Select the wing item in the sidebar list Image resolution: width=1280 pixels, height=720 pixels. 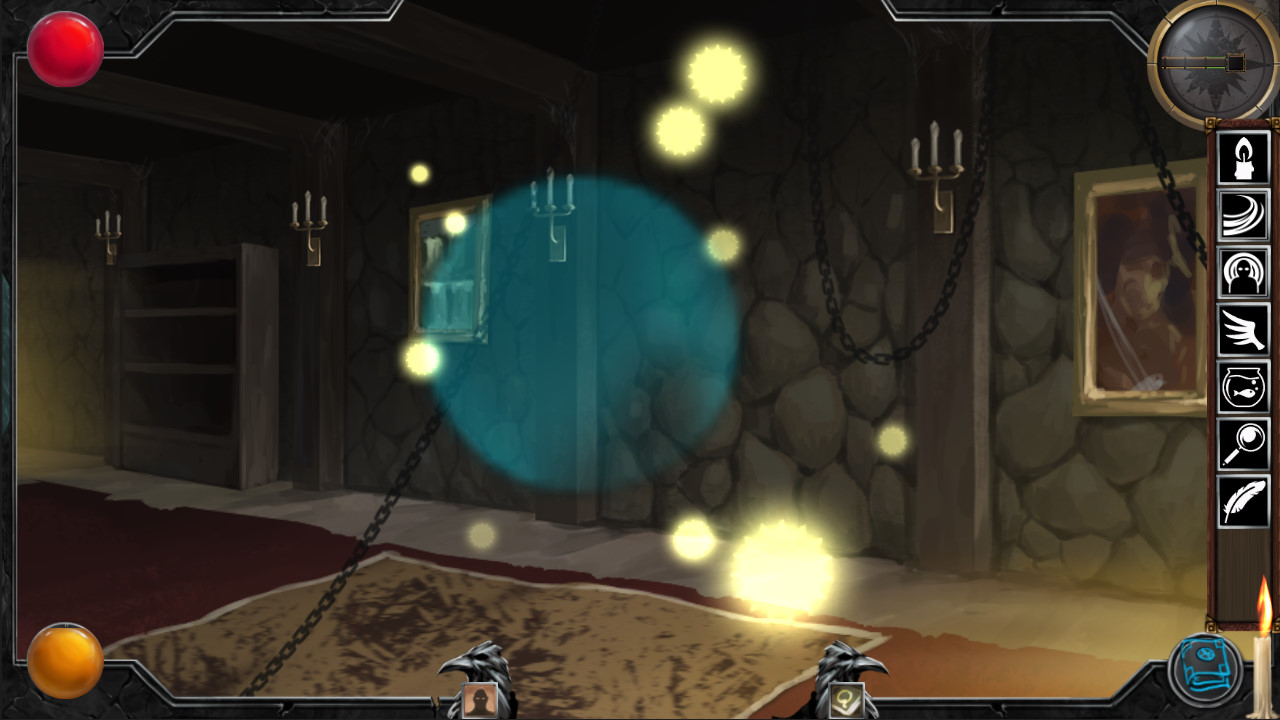pos(1243,331)
